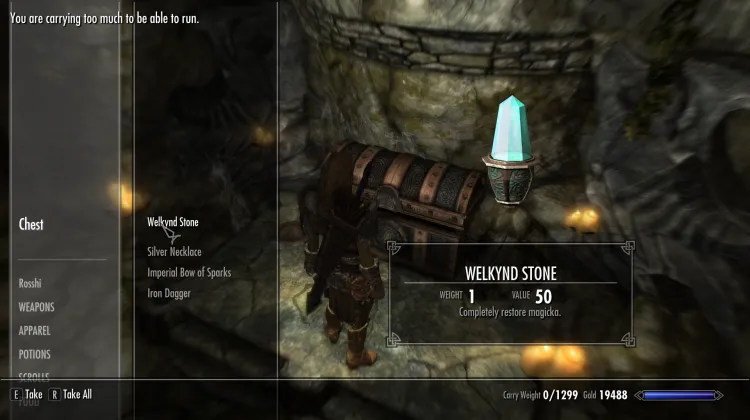Switch to the Chest container list
Screen dimensions: 750x420
click(x=31, y=225)
